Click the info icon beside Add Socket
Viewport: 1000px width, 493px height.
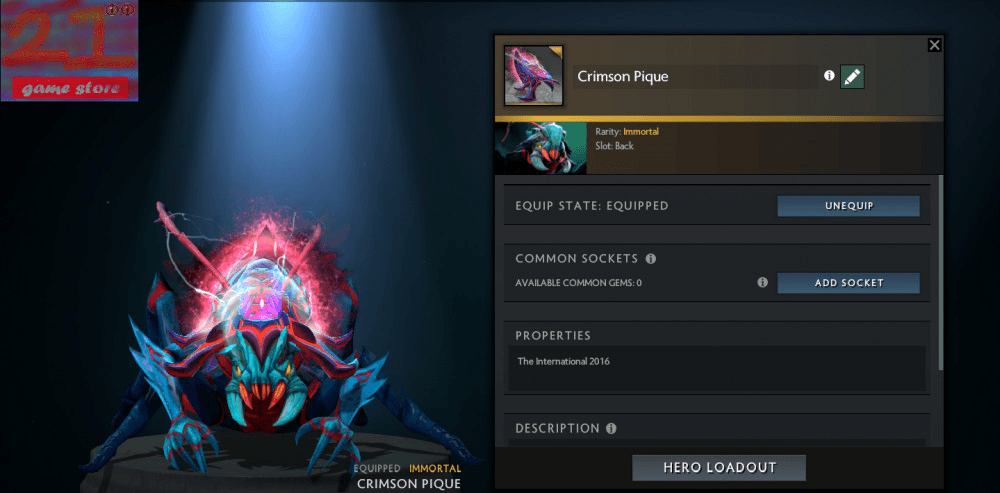tap(762, 283)
